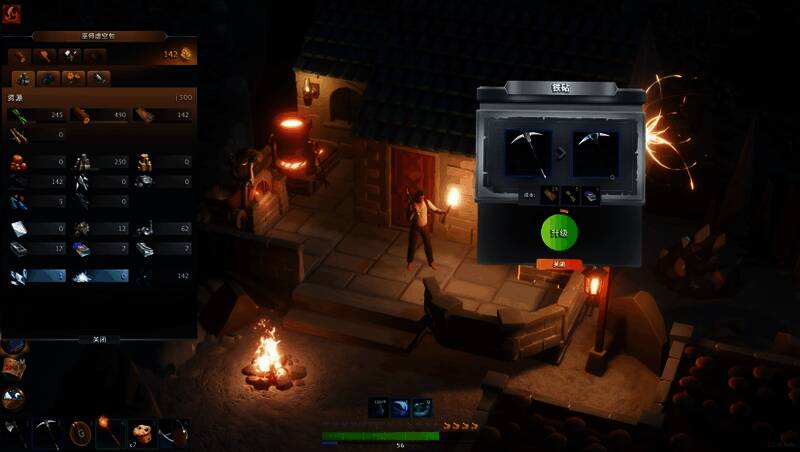The height and width of the screenshot is (452, 800).
Task: Select the axe hotbar slot
Action: [14, 432]
